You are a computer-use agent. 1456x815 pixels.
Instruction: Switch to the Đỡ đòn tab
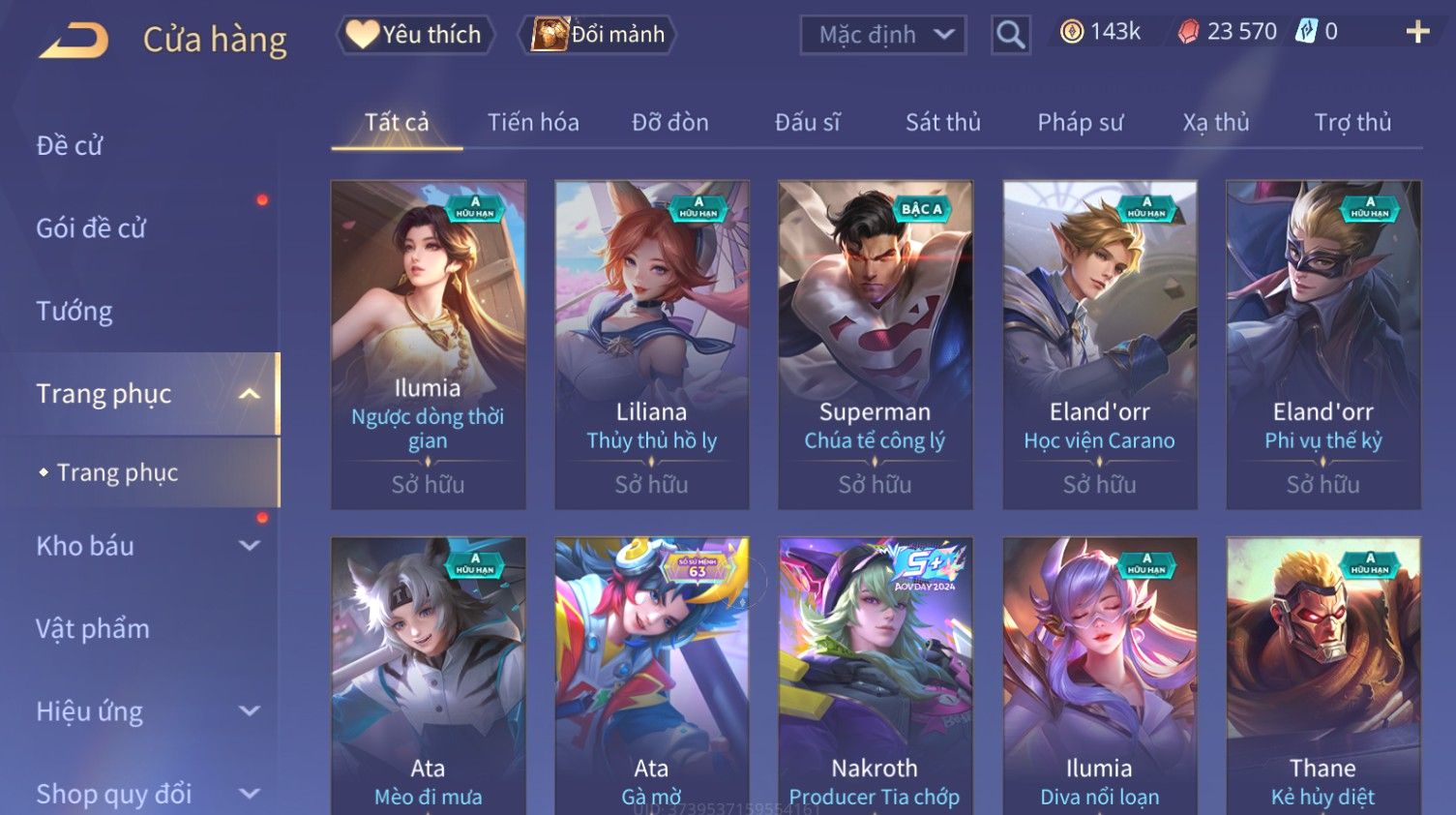(x=669, y=123)
